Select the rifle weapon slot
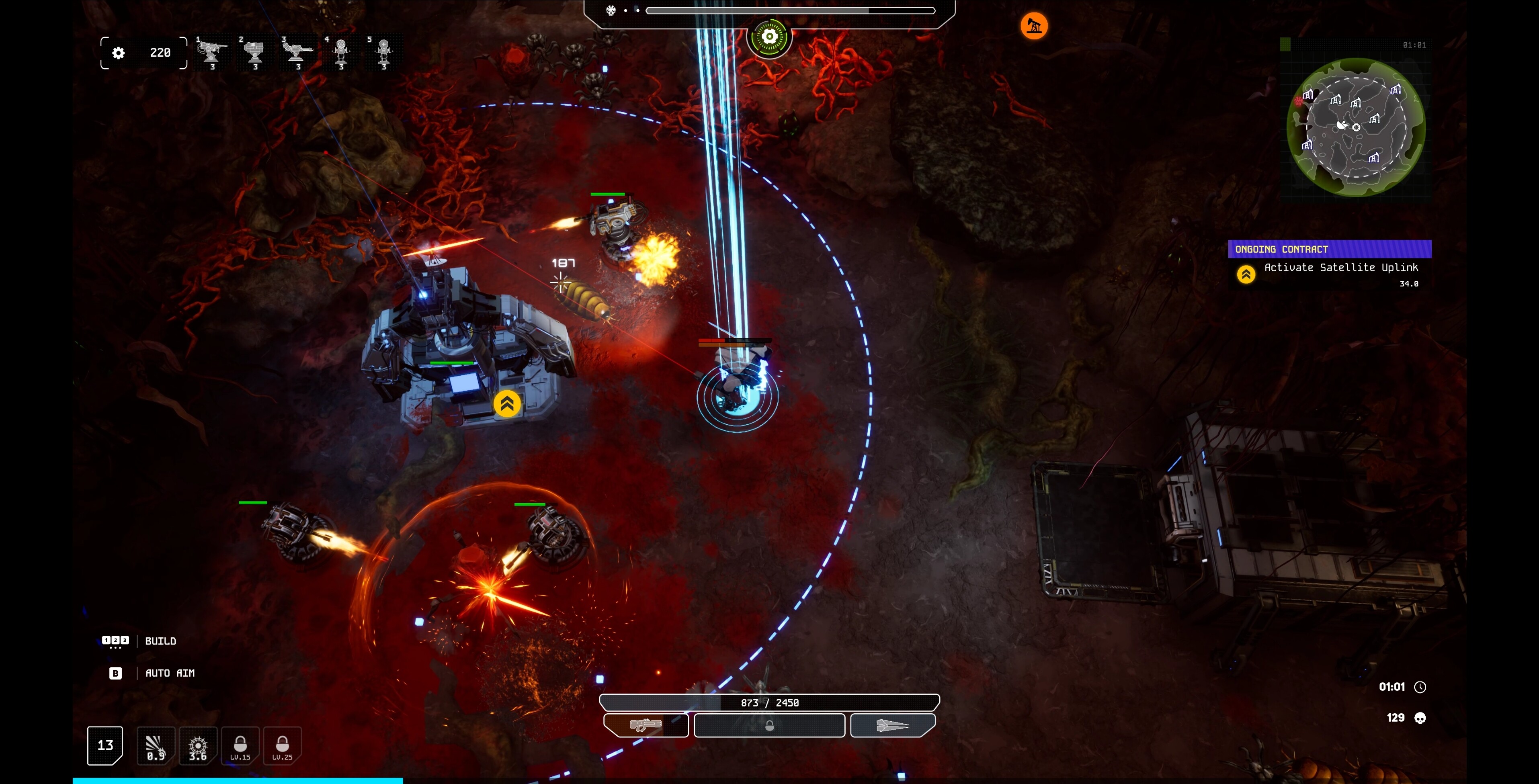This screenshot has width=1539, height=784. pos(646,725)
